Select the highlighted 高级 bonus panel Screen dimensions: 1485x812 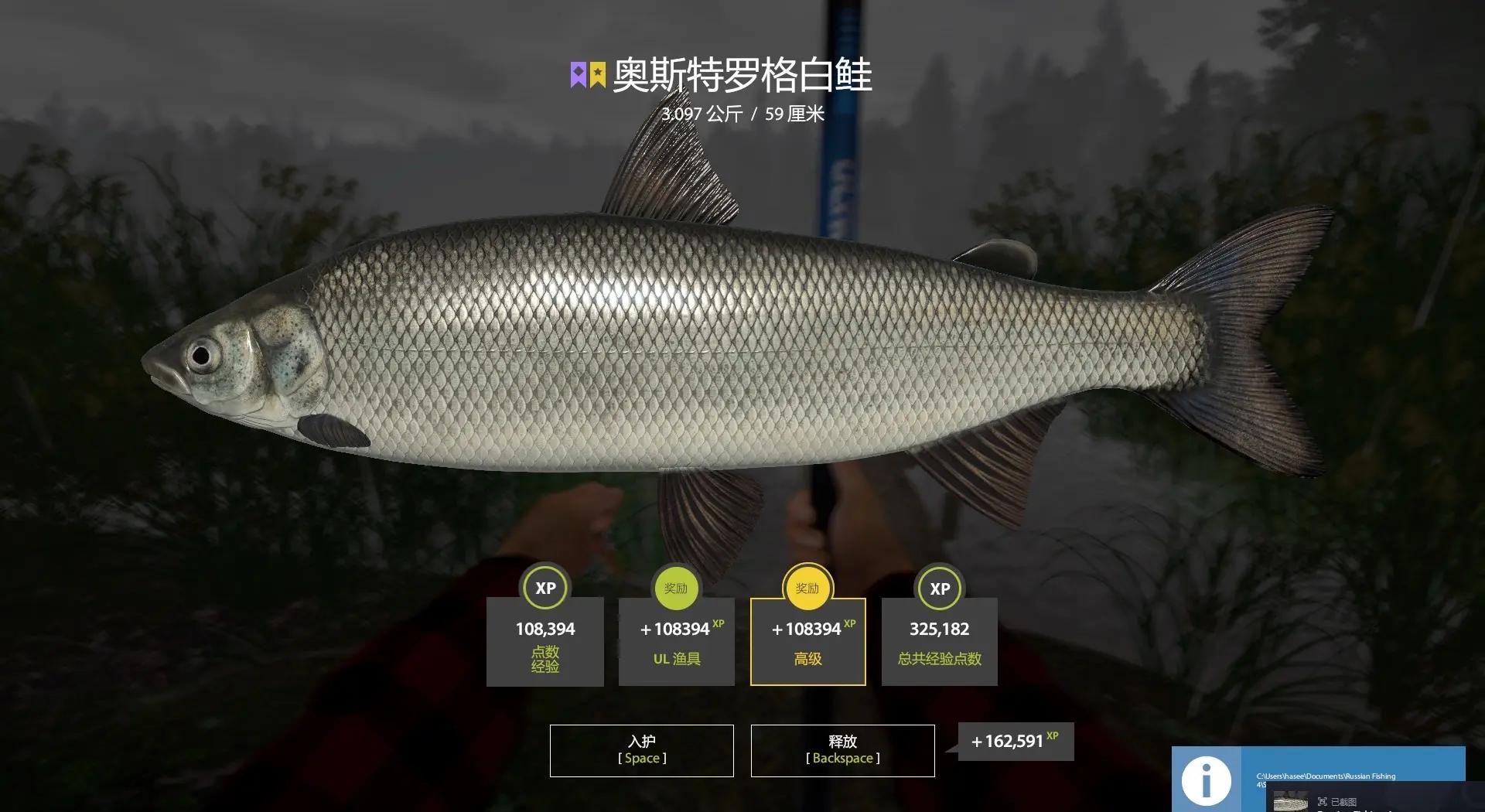(x=807, y=642)
